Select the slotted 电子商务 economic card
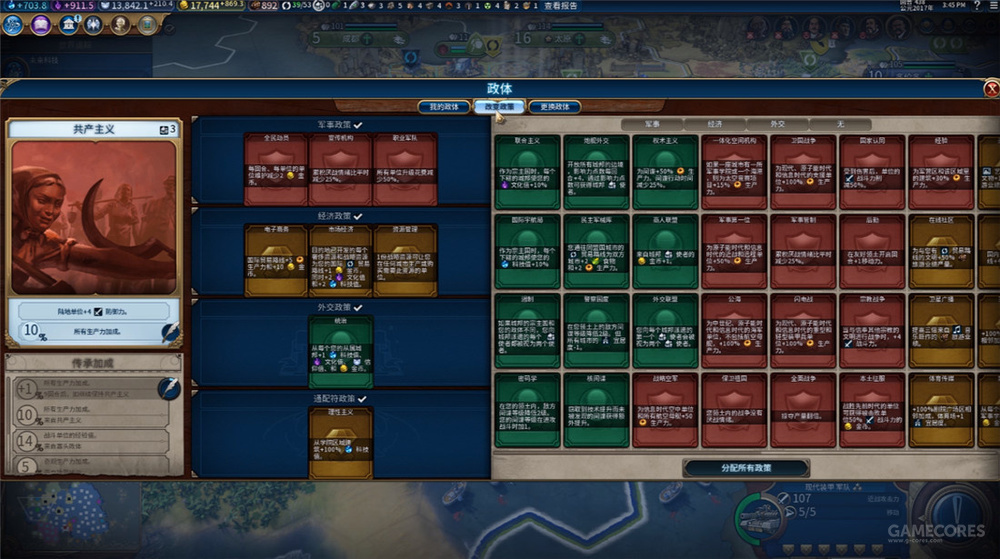This screenshot has height=559, width=1000. coord(275,258)
